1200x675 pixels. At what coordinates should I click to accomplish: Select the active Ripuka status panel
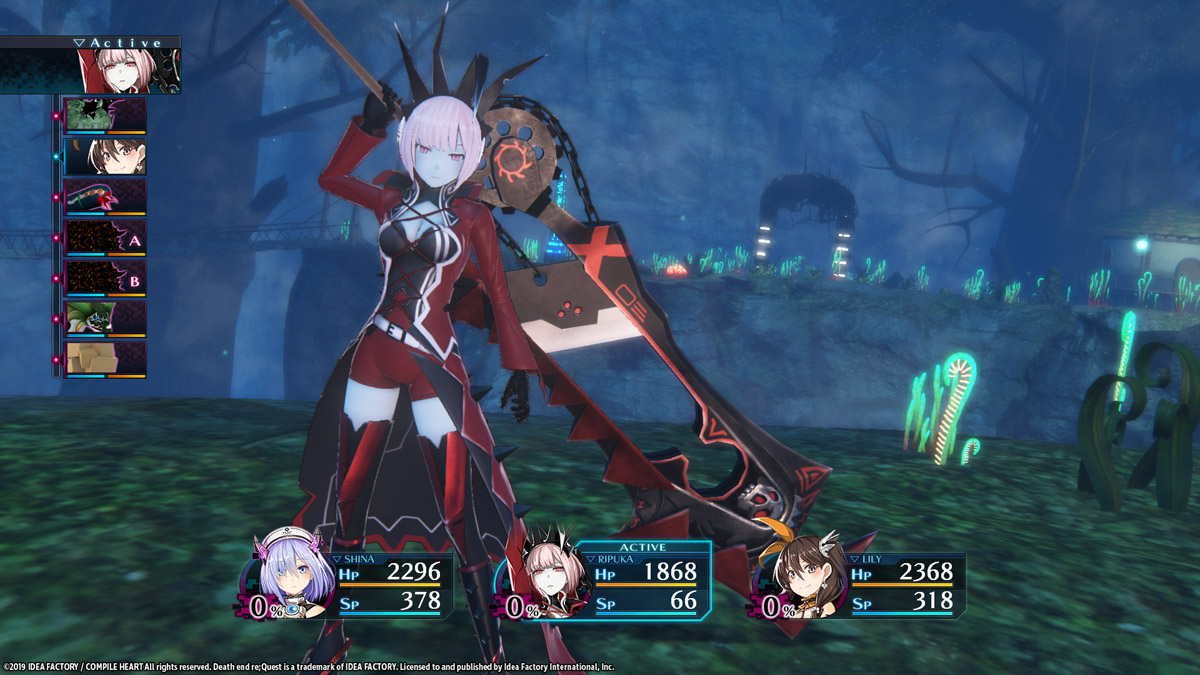(x=603, y=583)
